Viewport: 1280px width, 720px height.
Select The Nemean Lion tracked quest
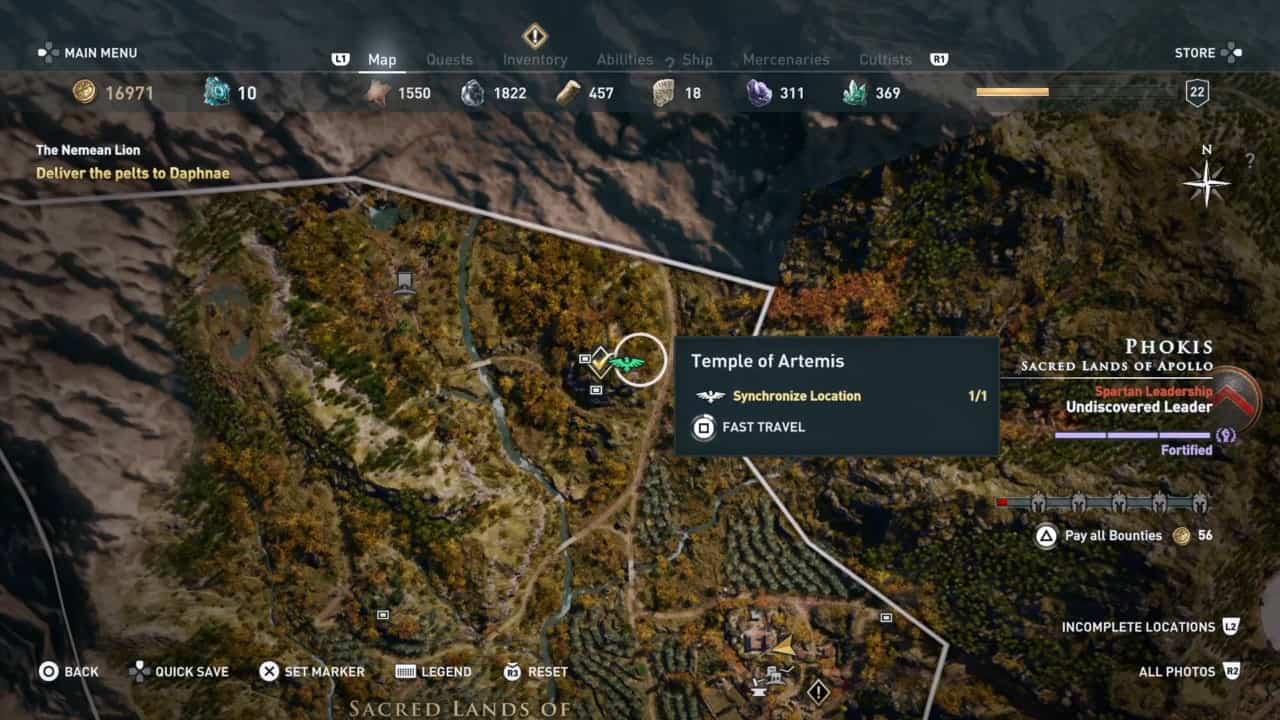tap(88, 150)
